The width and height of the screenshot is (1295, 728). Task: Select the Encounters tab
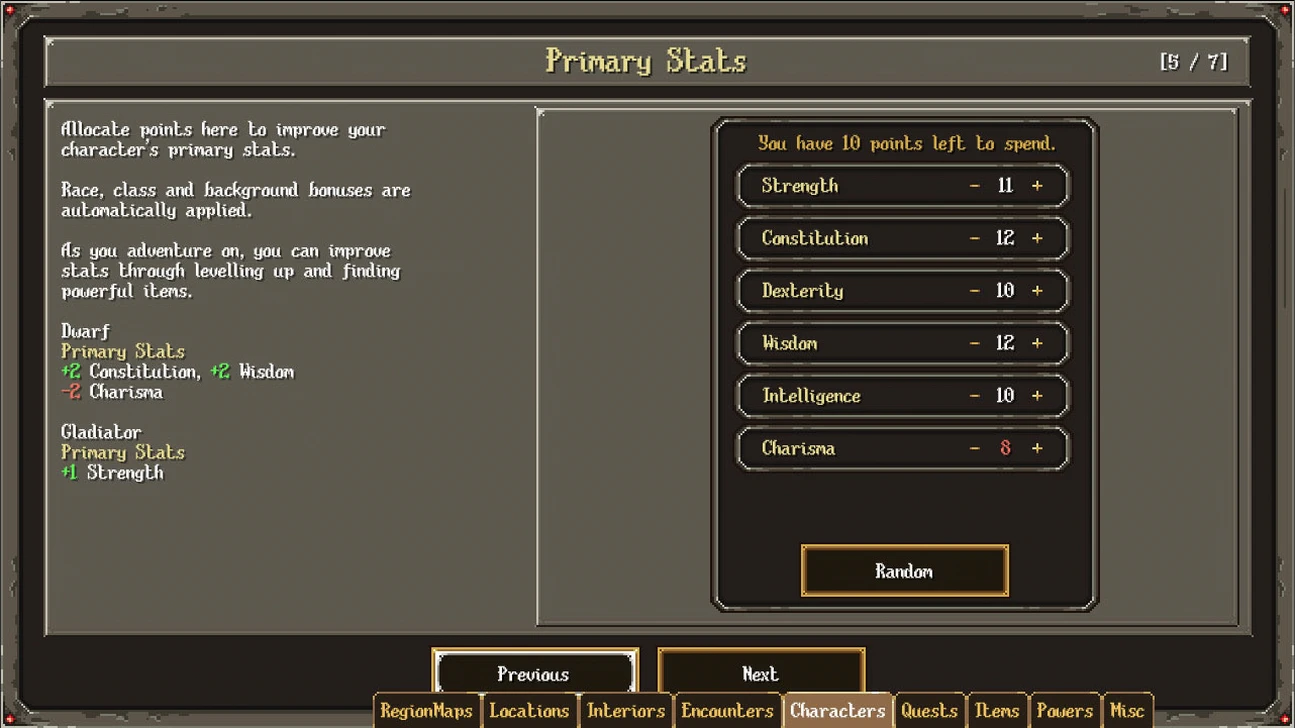[727, 711]
